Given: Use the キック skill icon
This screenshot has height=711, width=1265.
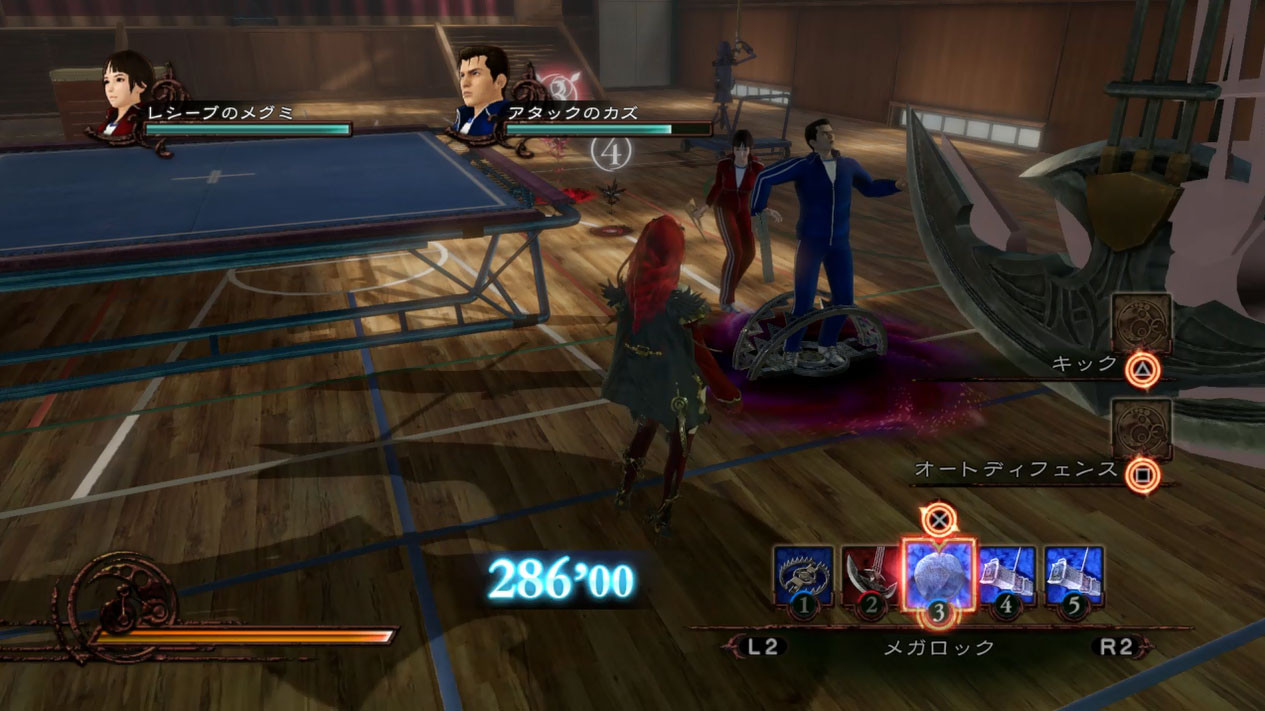Looking at the screenshot, I should pos(1141,324).
